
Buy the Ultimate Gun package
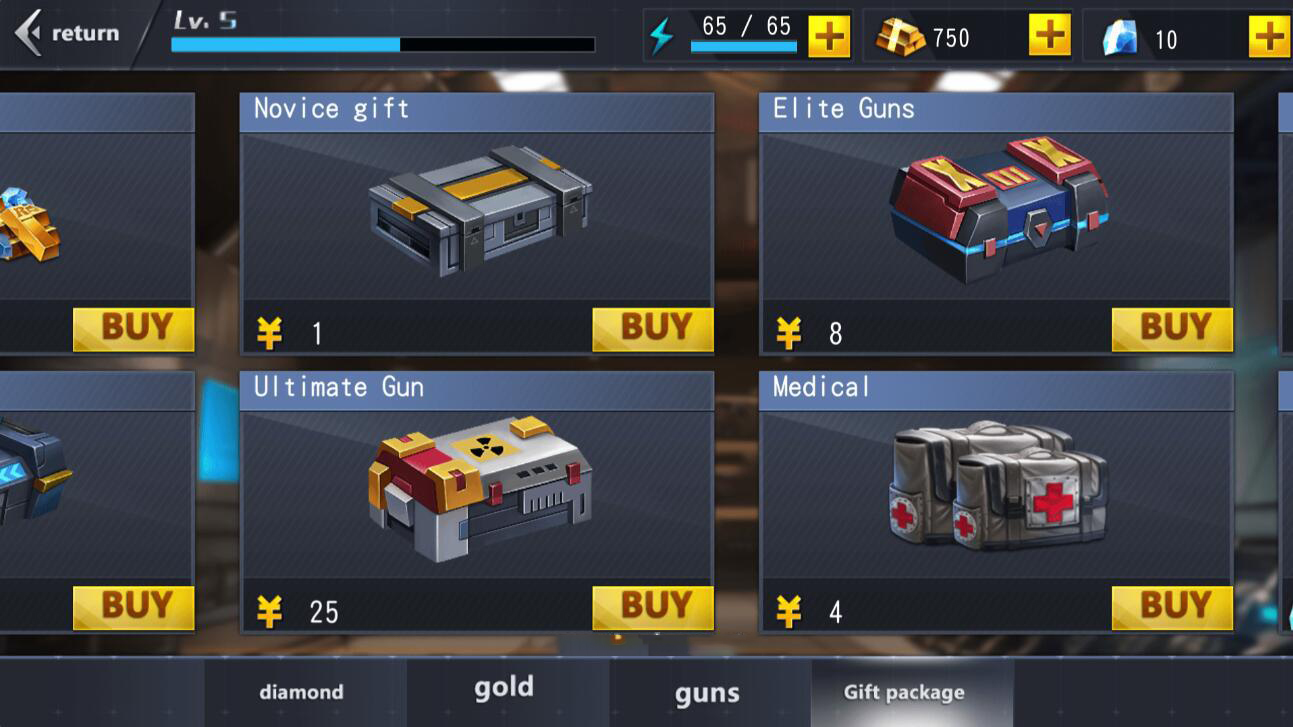click(652, 607)
